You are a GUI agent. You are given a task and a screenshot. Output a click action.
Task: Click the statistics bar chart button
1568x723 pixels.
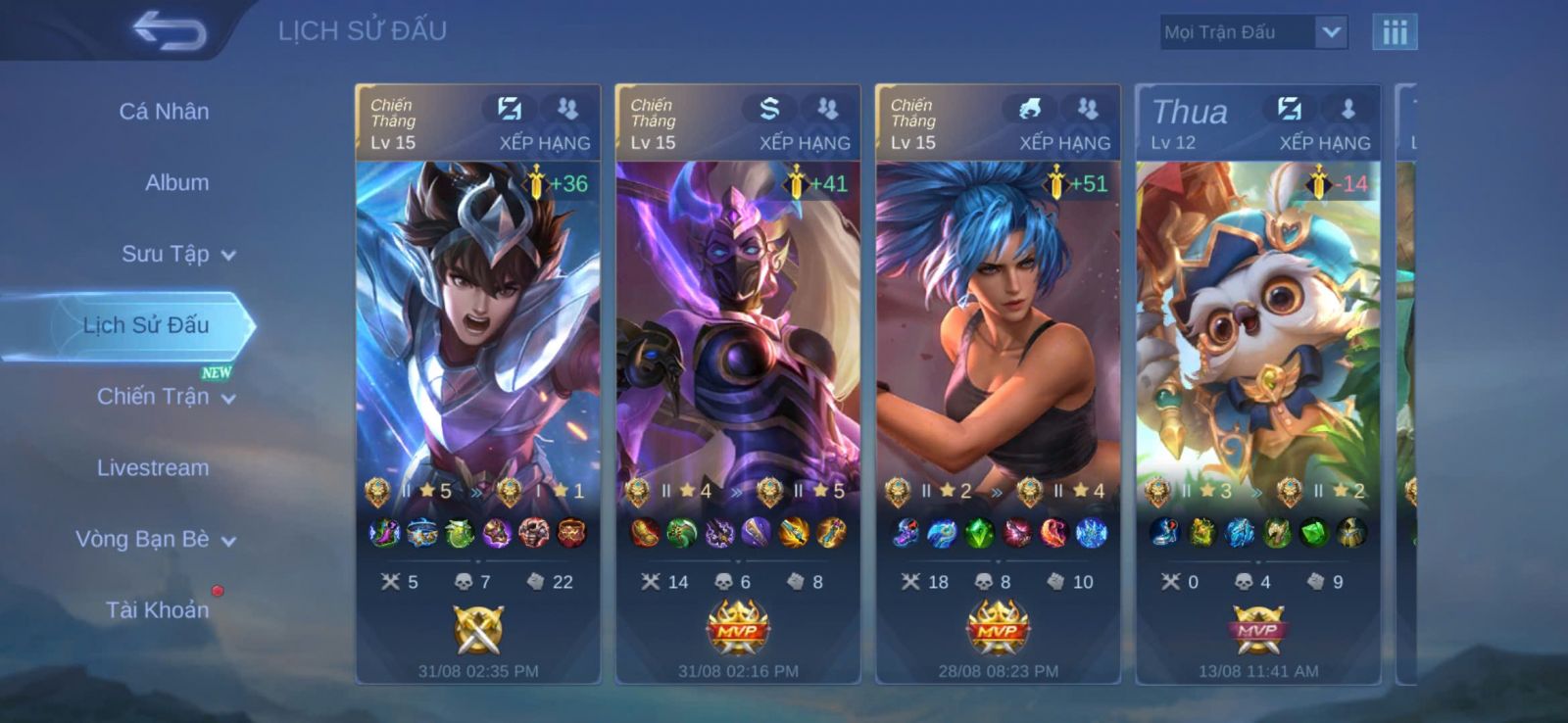click(x=1395, y=32)
